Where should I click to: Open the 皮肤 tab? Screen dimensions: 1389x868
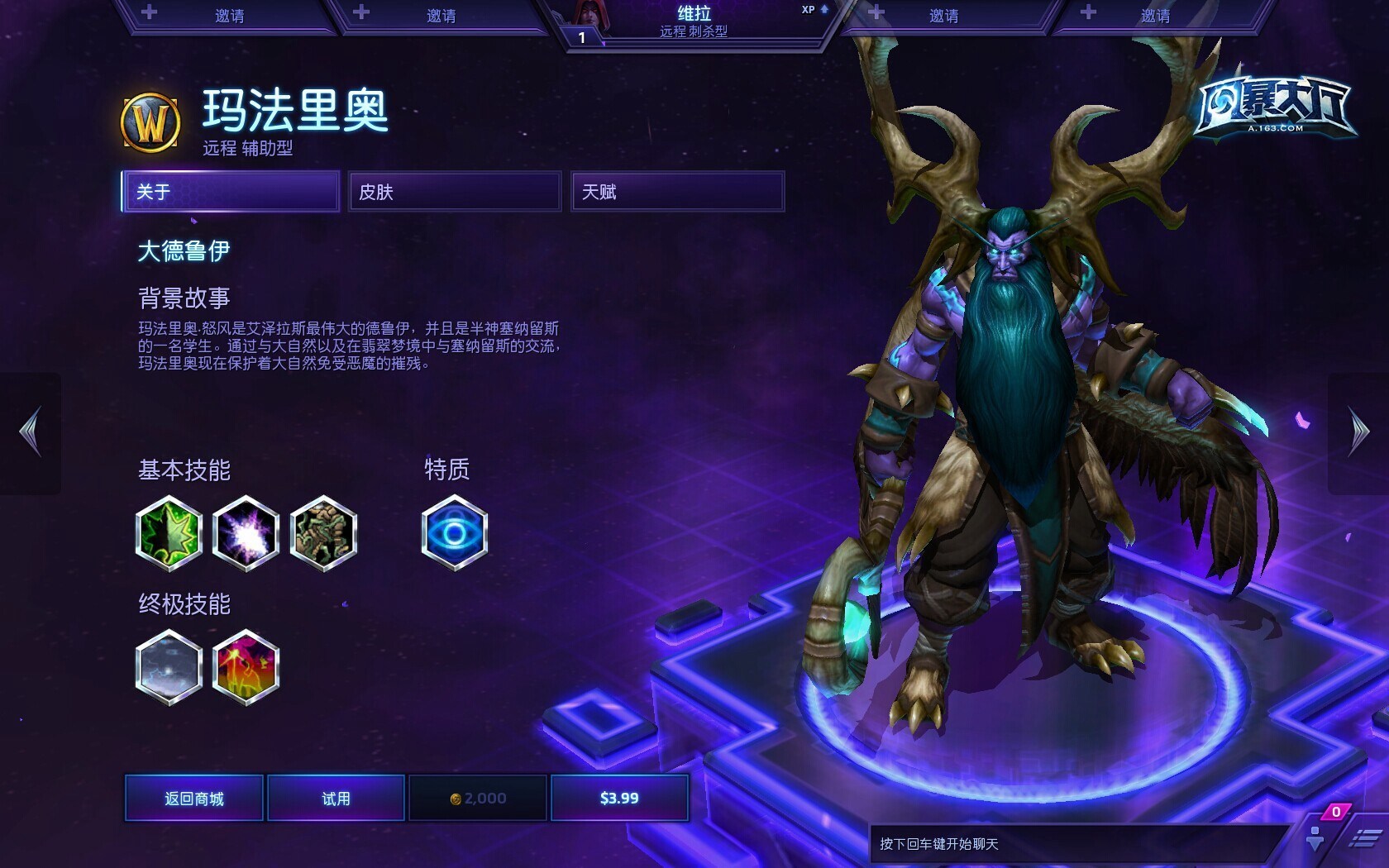click(x=454, y=192)
